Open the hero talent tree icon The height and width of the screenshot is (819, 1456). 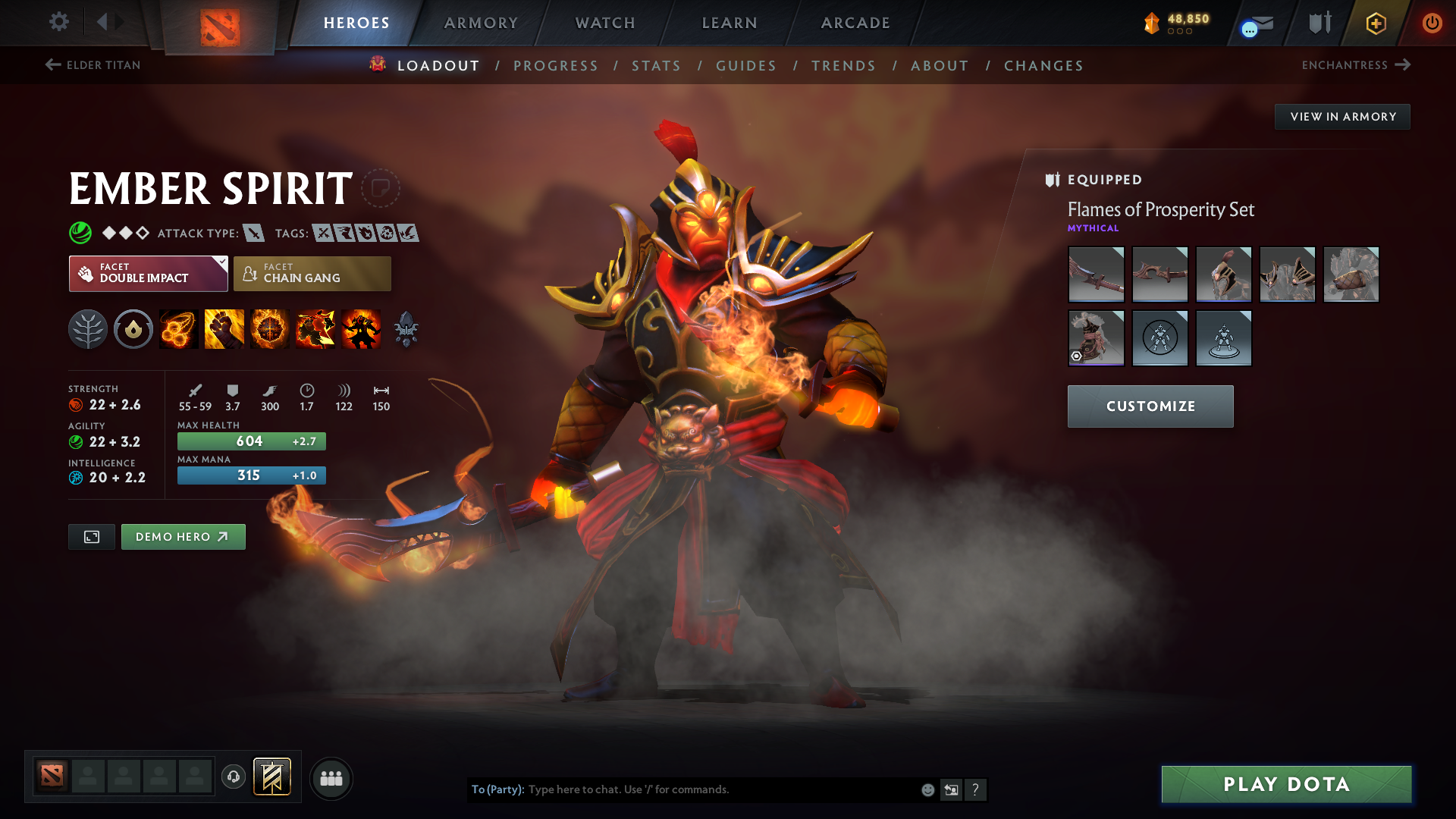(88, 330)
